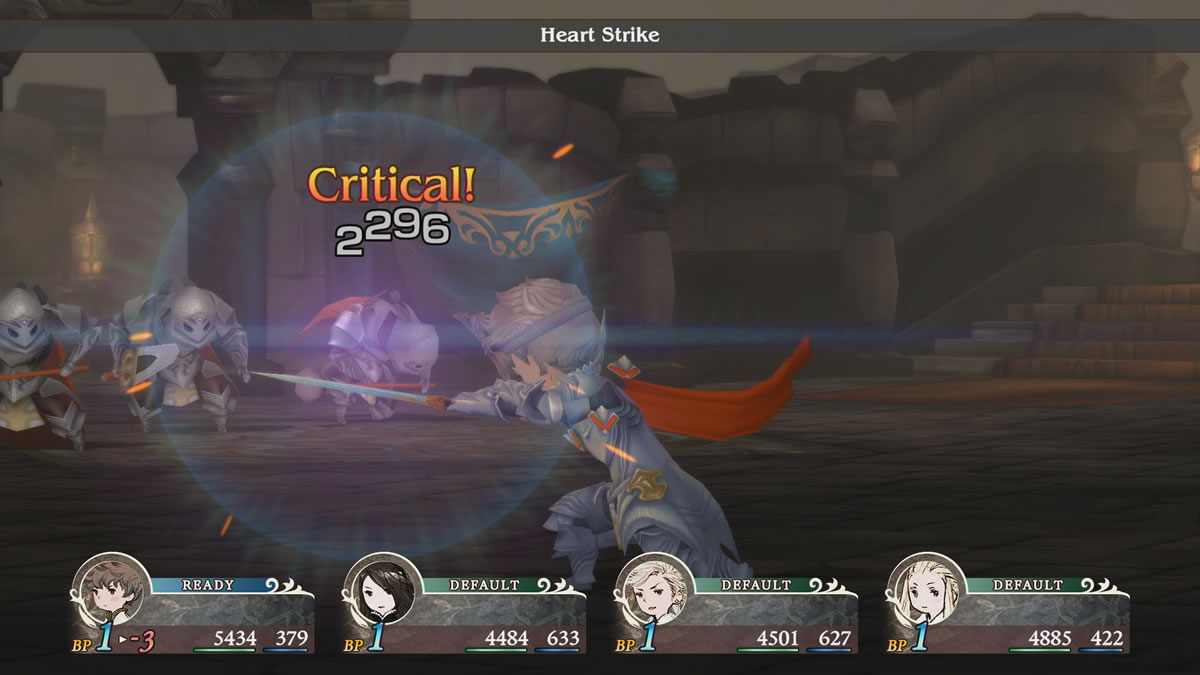Screen dimensions: 1200x675
Task: Select the brown-haired hero's portrait marked READY
Action: (x=110, y=592)
